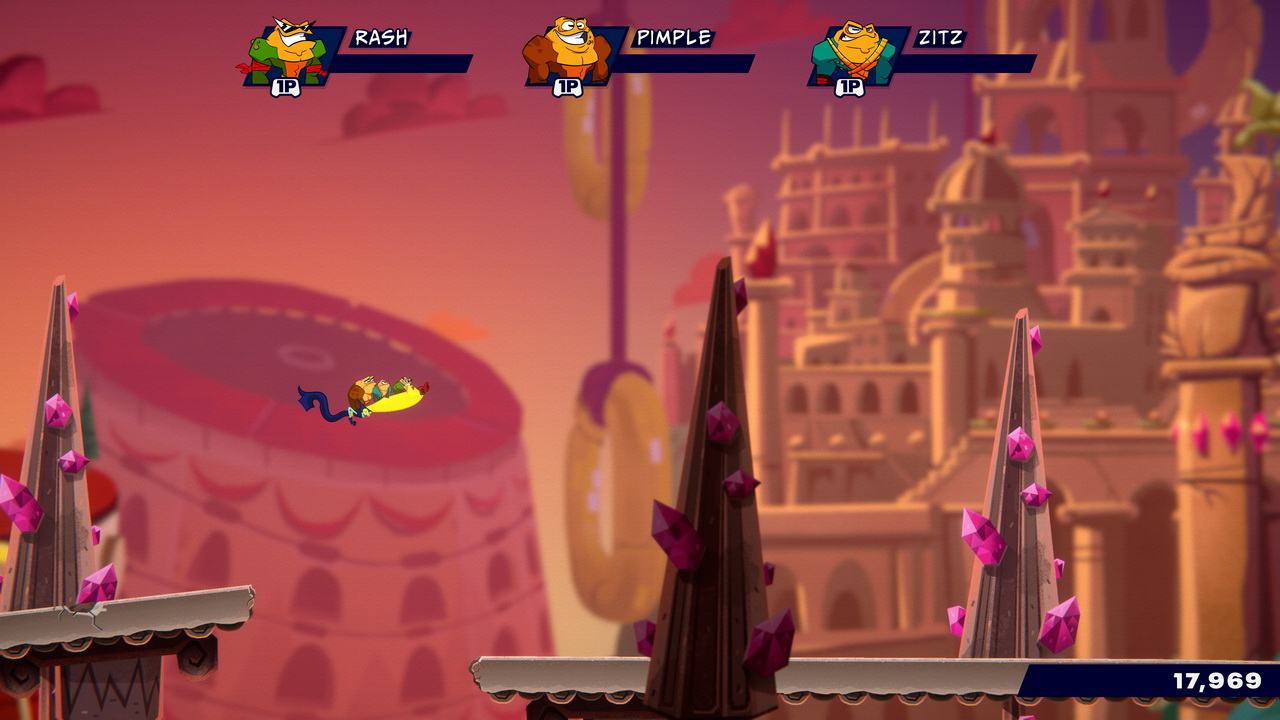Viewport: 1280px width, 720px height.
Task: Choose Pimple's portrait in the HUD
Action: click(x=568, y=53)
